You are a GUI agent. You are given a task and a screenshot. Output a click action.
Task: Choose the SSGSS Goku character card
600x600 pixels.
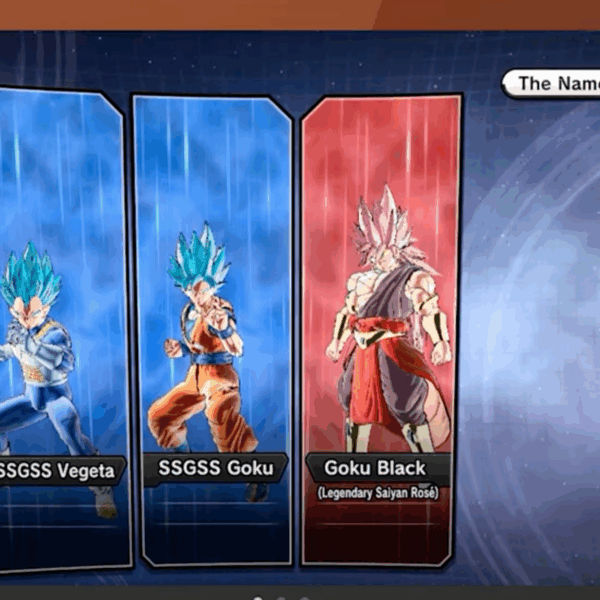point(212,330)
